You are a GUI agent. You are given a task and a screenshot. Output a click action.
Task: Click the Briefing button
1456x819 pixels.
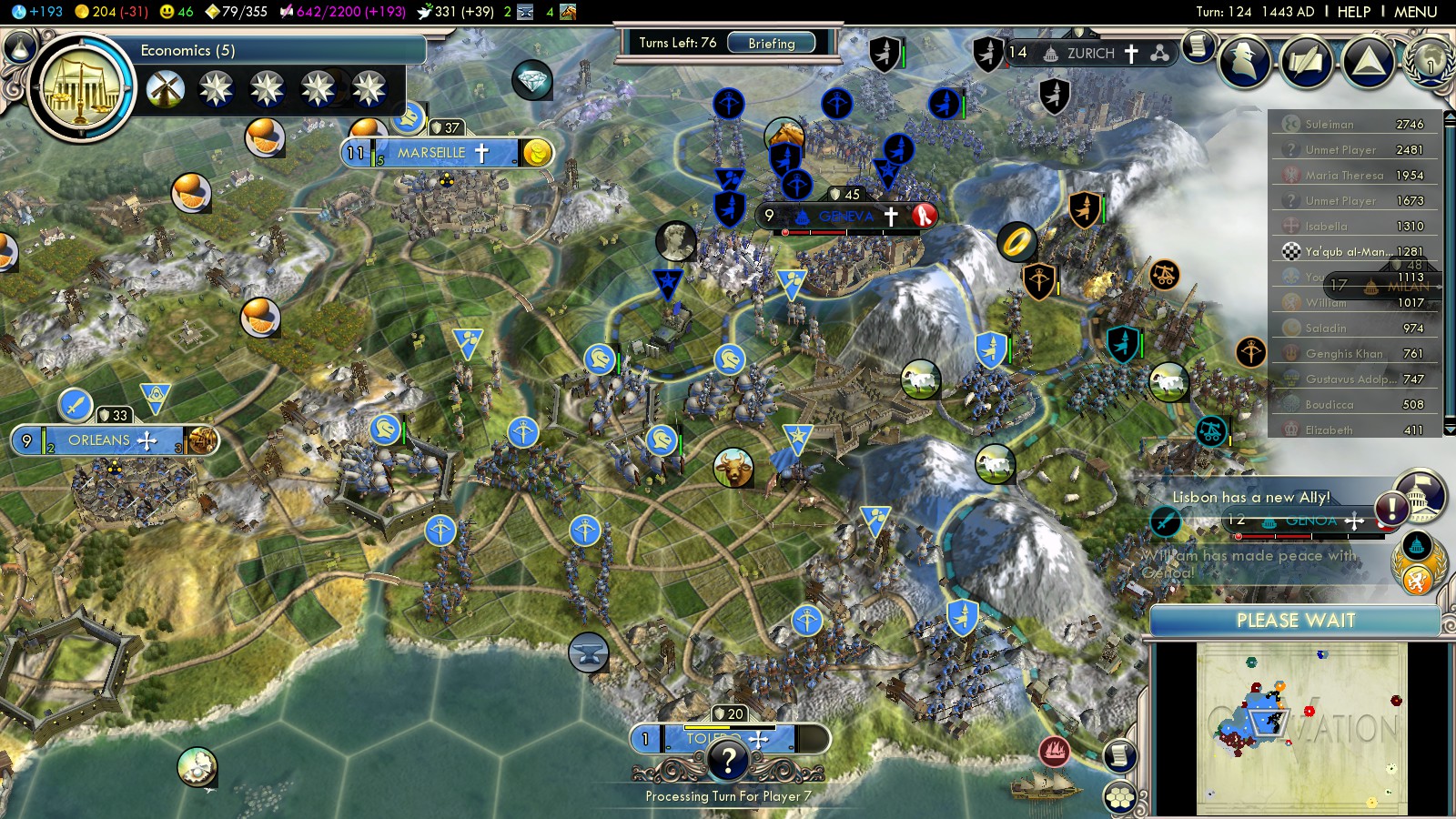tap(771, 43)
